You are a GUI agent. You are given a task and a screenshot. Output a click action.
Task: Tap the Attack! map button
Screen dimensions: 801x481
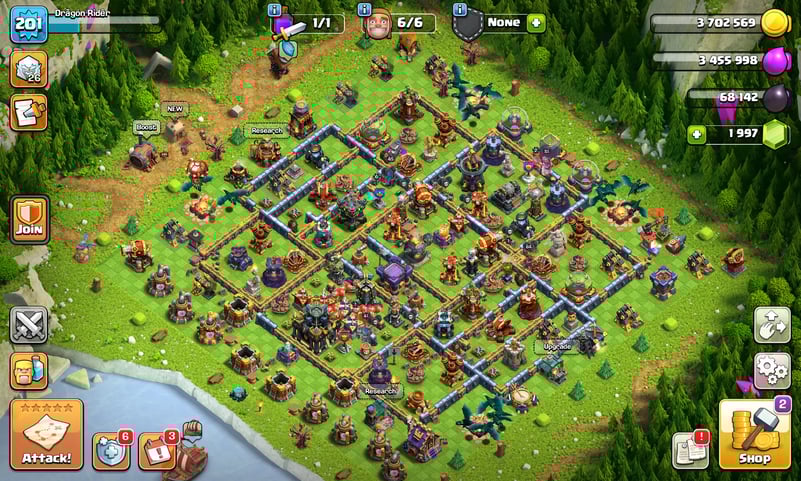click(x=46, y=435)
